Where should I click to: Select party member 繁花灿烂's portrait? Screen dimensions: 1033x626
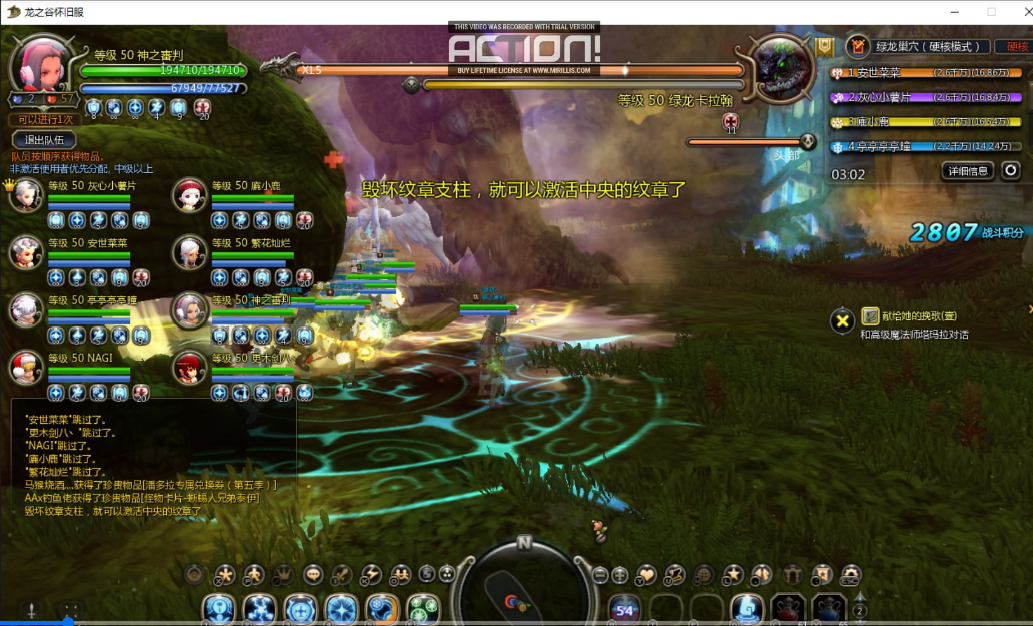click(x=189, y=252)
